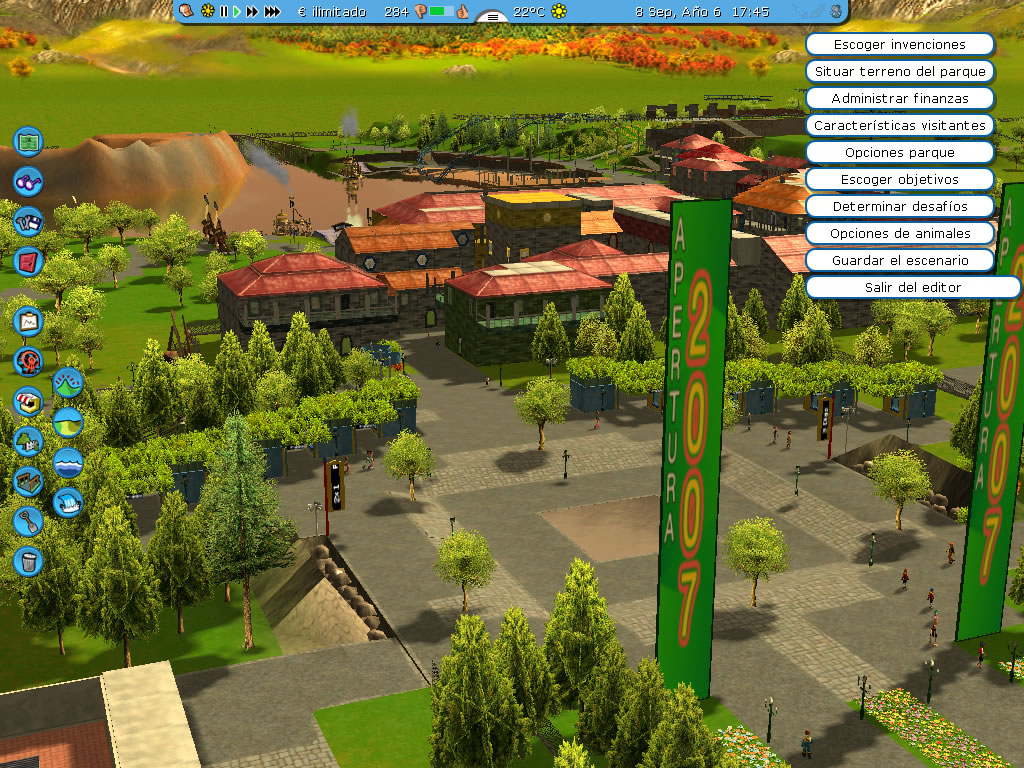Click the trash can delete icon

tap(29, 560)
